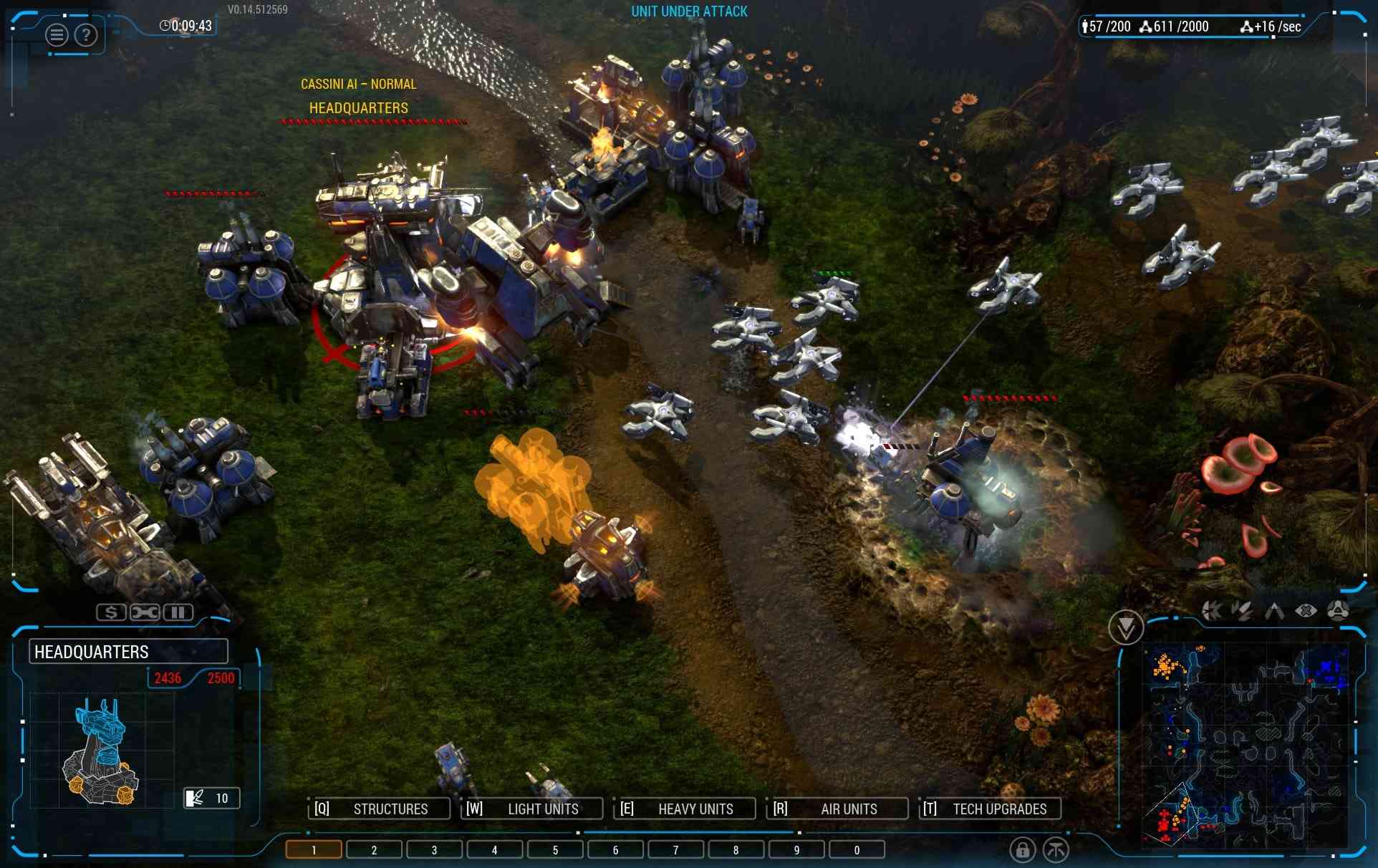Click the eye icon above minimap
Screen dimensions: 1378x868
click(x=1306, y=611)
